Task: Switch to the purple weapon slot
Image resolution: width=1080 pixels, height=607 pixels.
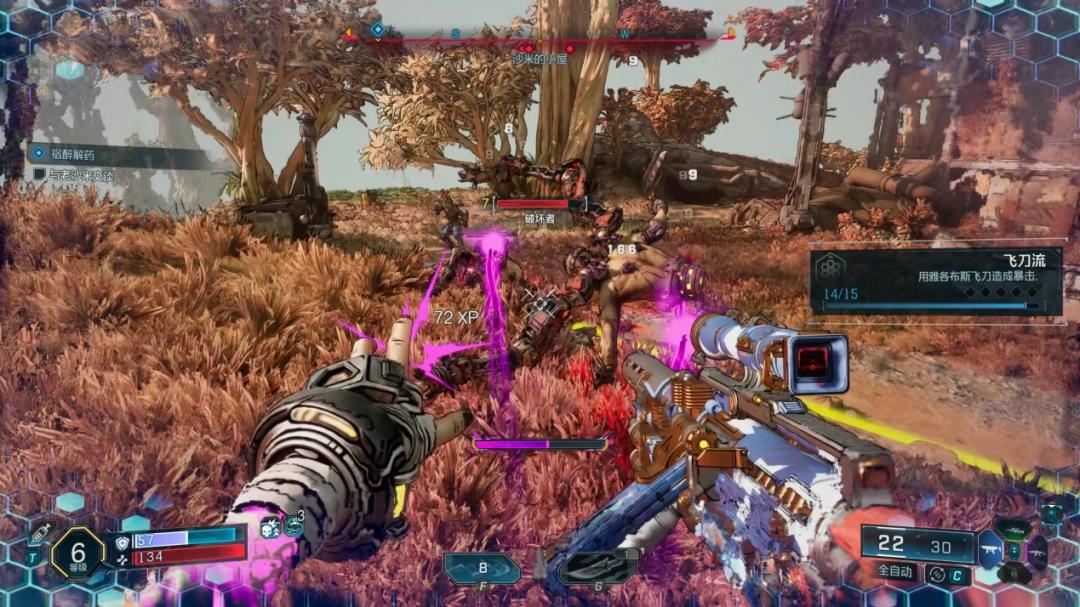Action: [x=1039, y=552]
